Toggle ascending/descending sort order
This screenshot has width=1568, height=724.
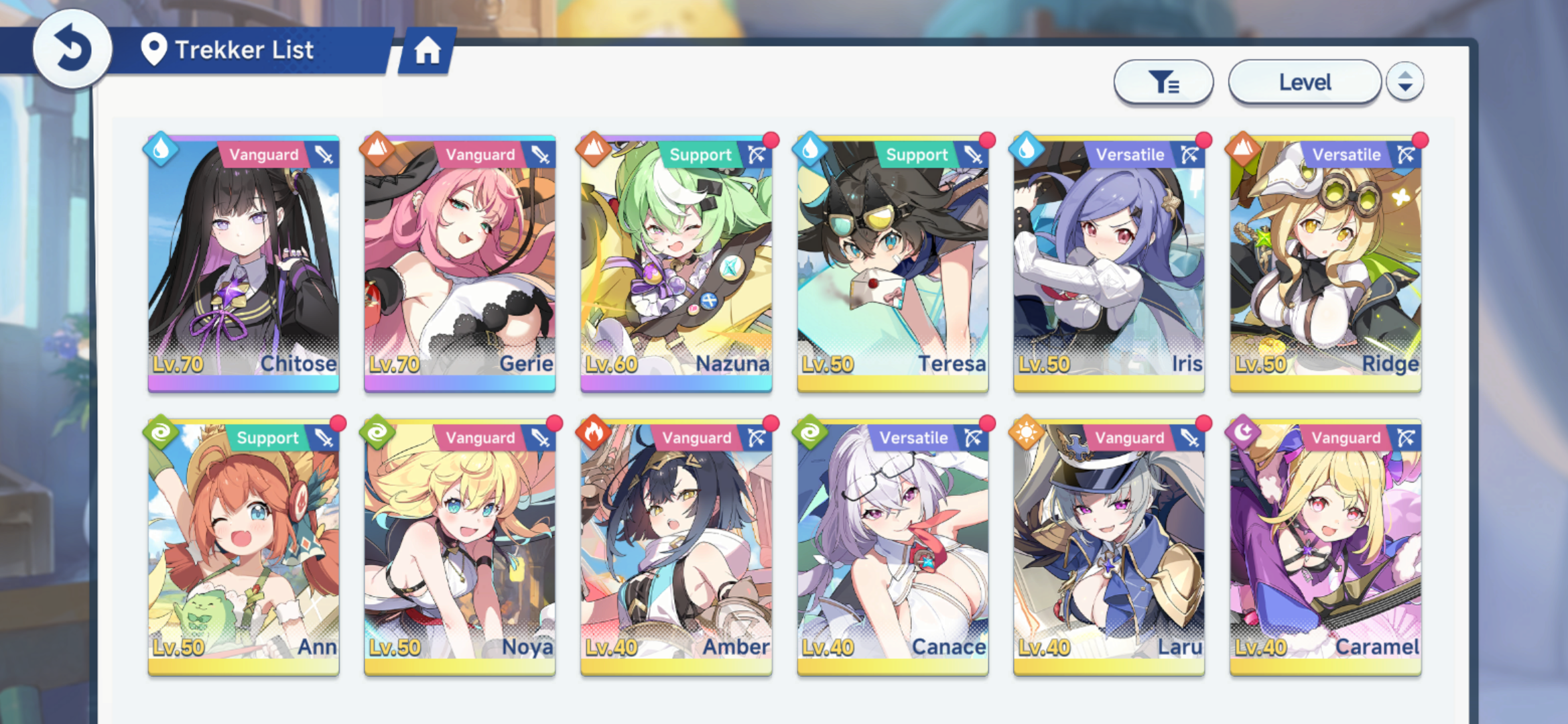point(1405,82)
